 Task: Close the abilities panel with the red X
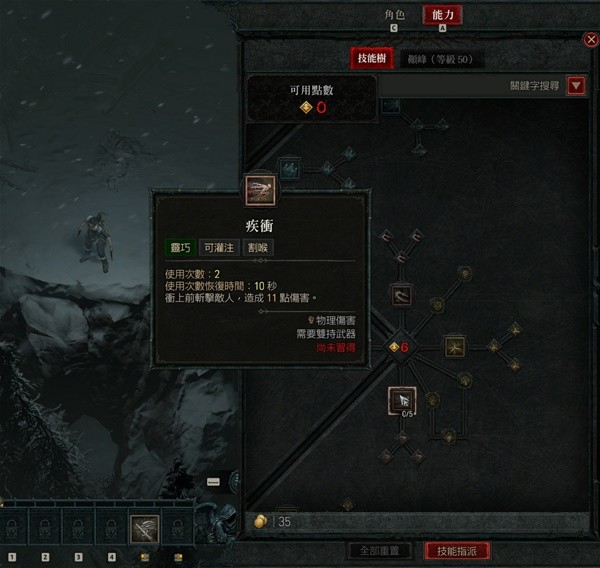(x=590, y=40)
